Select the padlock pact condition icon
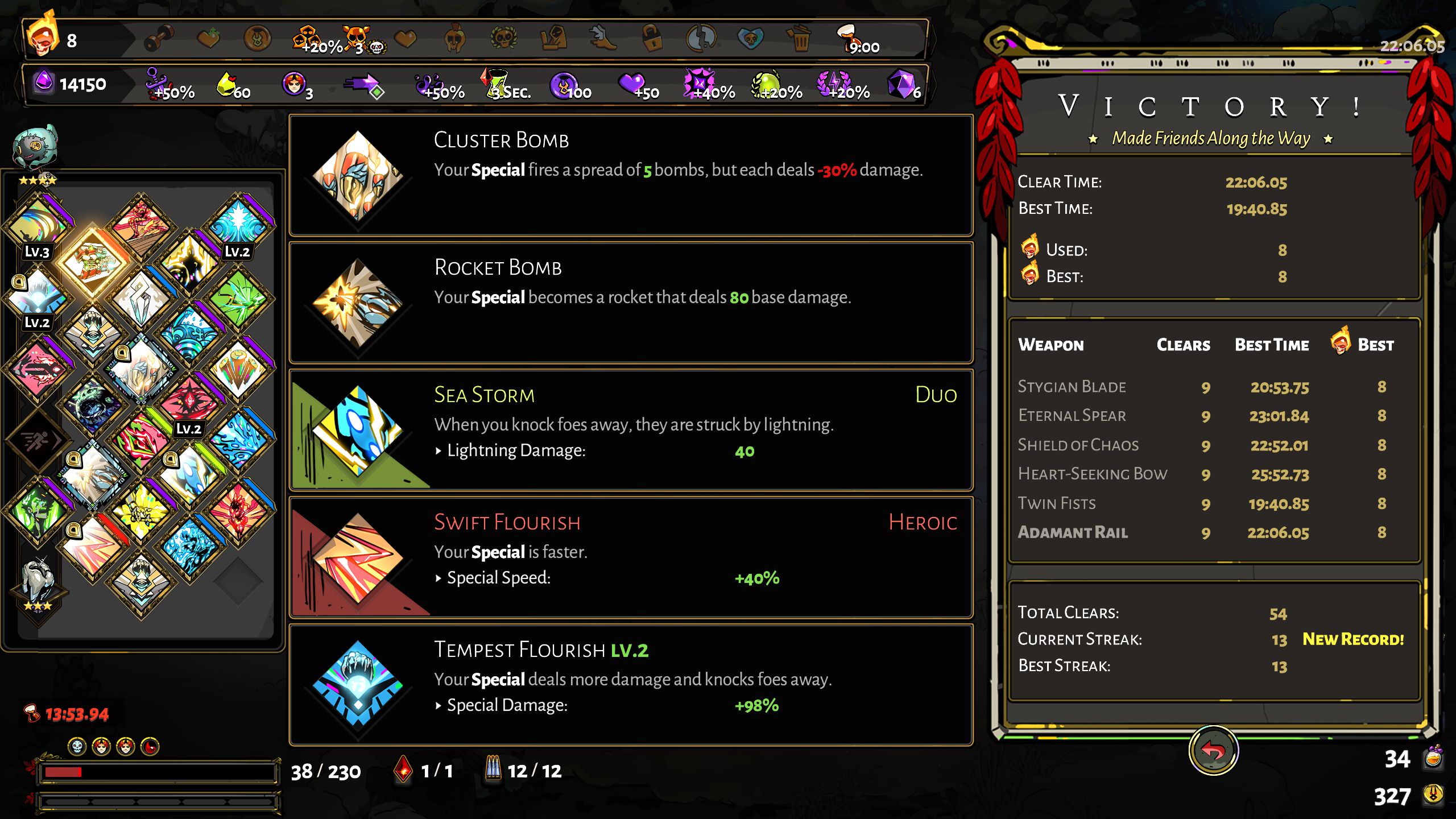The image size is (1456, 819). [652, 40]
